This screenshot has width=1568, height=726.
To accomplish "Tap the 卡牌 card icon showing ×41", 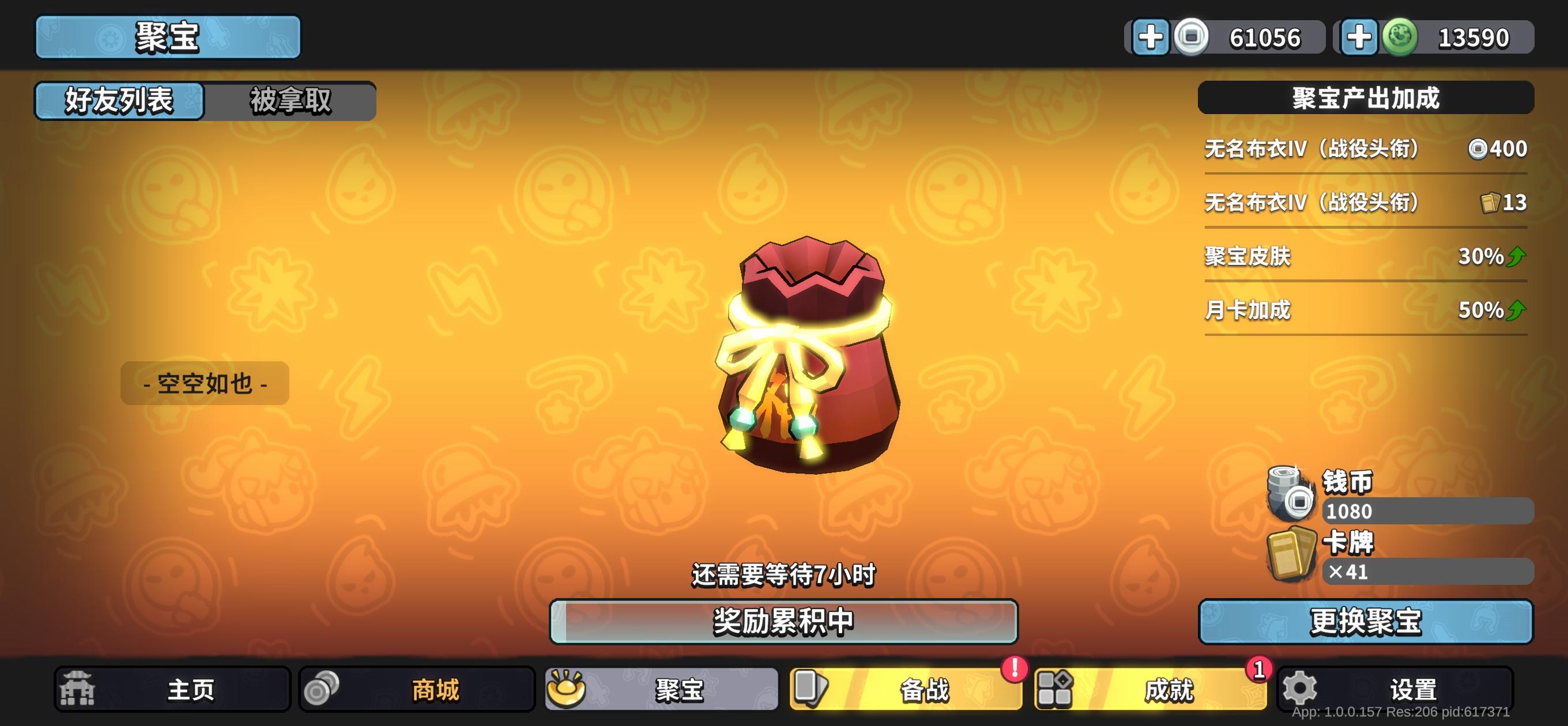I will (1292, 557).
